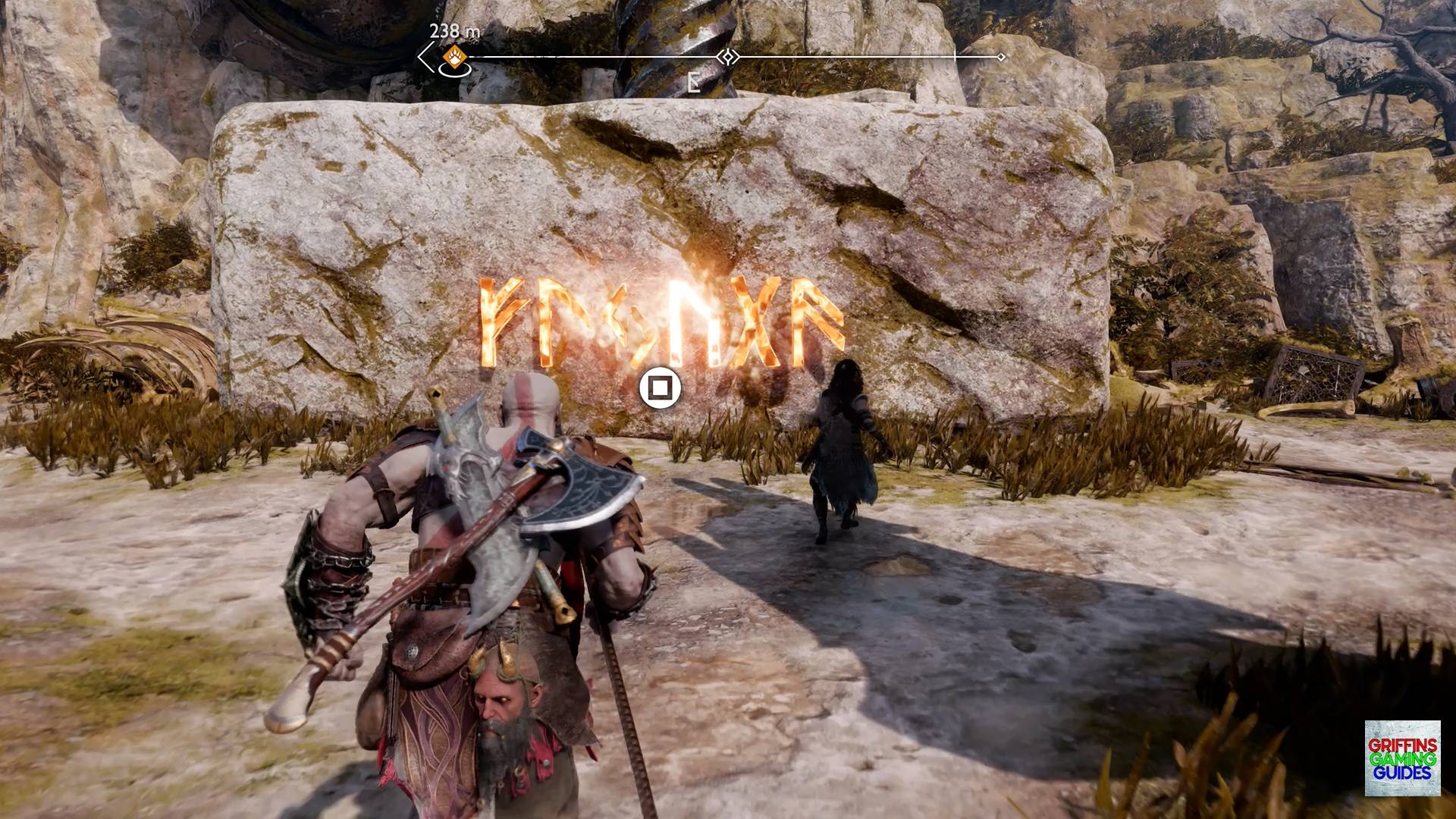
Task: Click the faint rune below the compass bar
Action: 694,82
